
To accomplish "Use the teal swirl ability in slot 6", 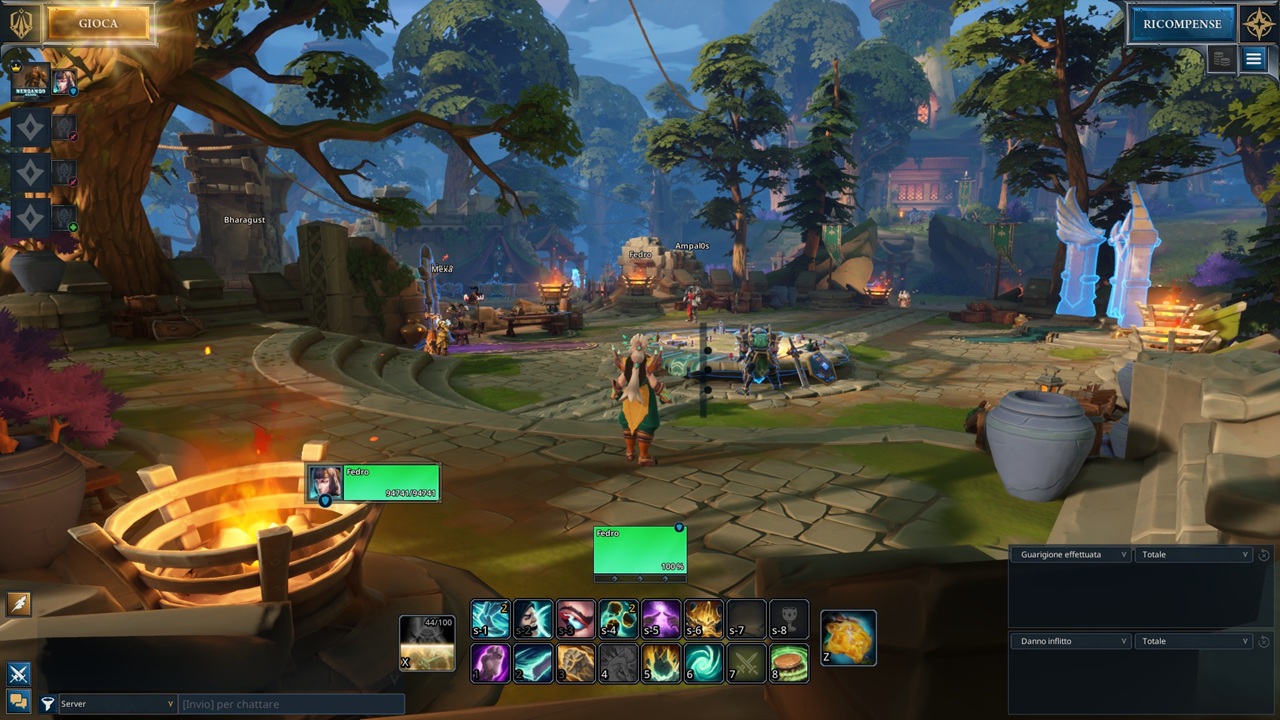I will [704, 663].
